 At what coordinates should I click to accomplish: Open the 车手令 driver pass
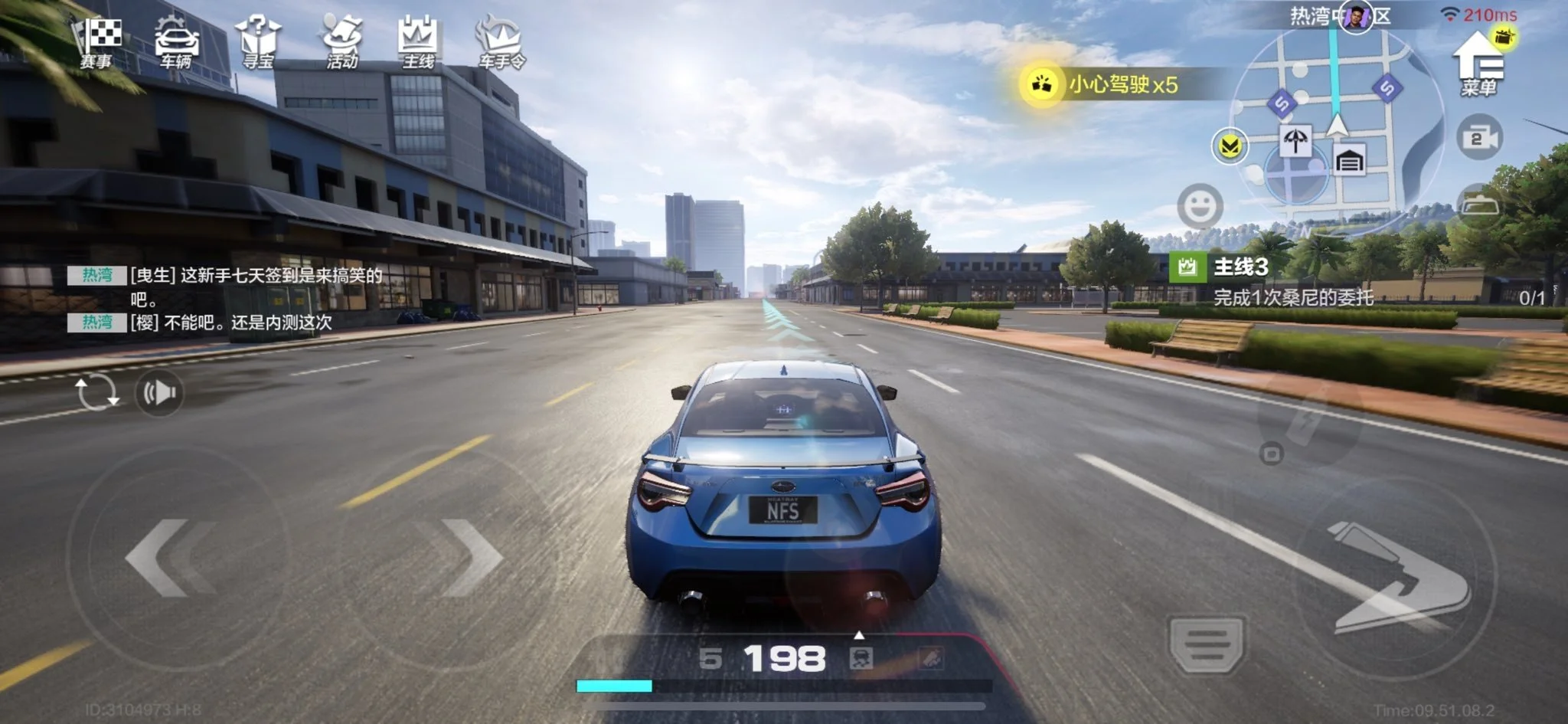coord(501,43)
